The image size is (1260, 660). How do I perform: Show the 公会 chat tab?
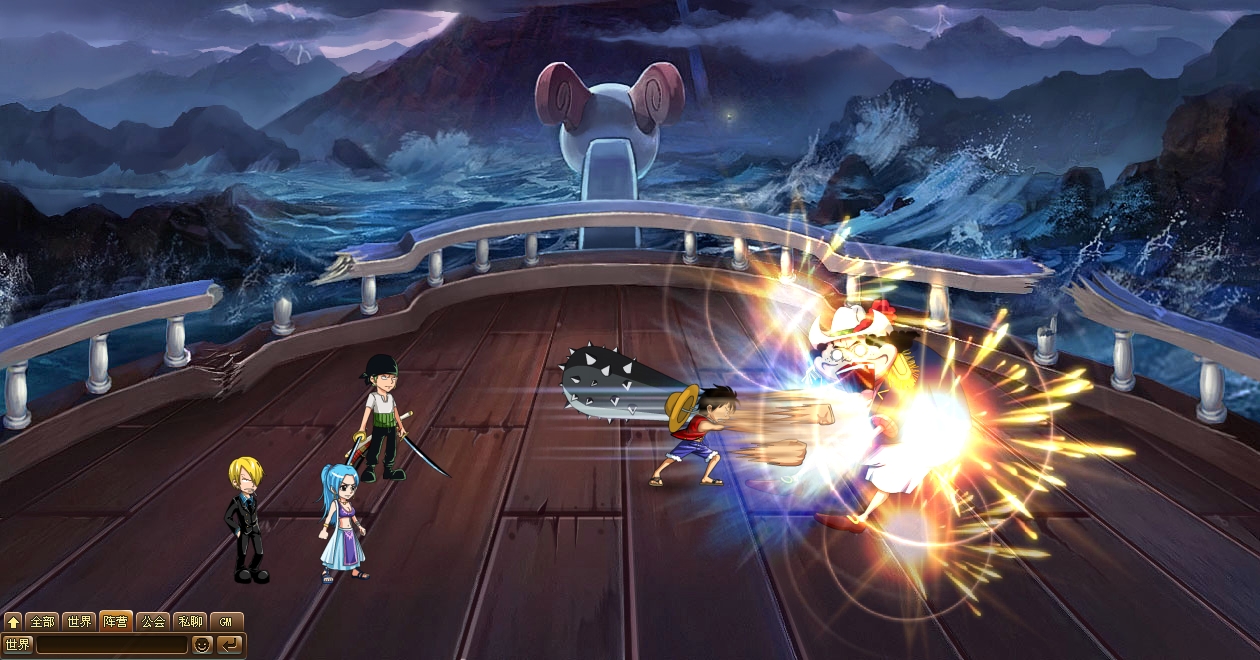[152, 622]
